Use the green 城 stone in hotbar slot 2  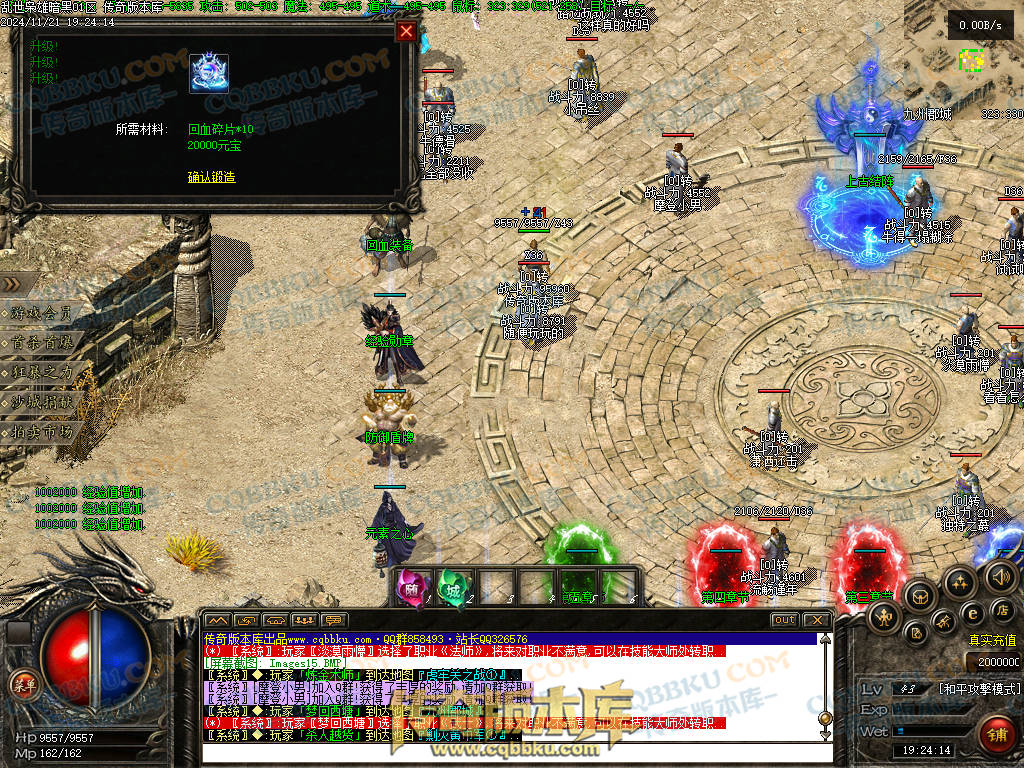455,586
